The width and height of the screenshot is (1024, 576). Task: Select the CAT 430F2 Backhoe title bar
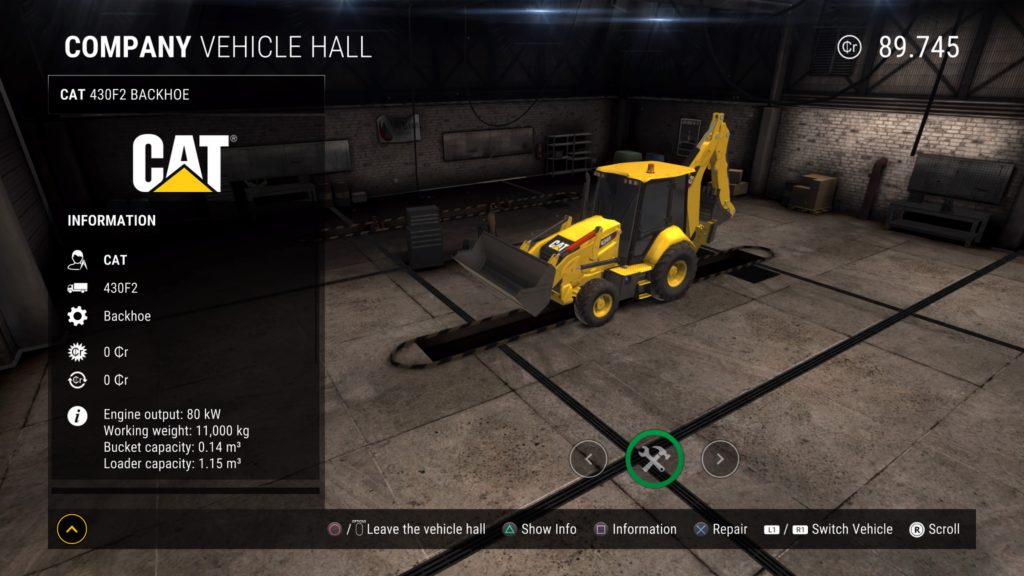click(x=186, y=95)
